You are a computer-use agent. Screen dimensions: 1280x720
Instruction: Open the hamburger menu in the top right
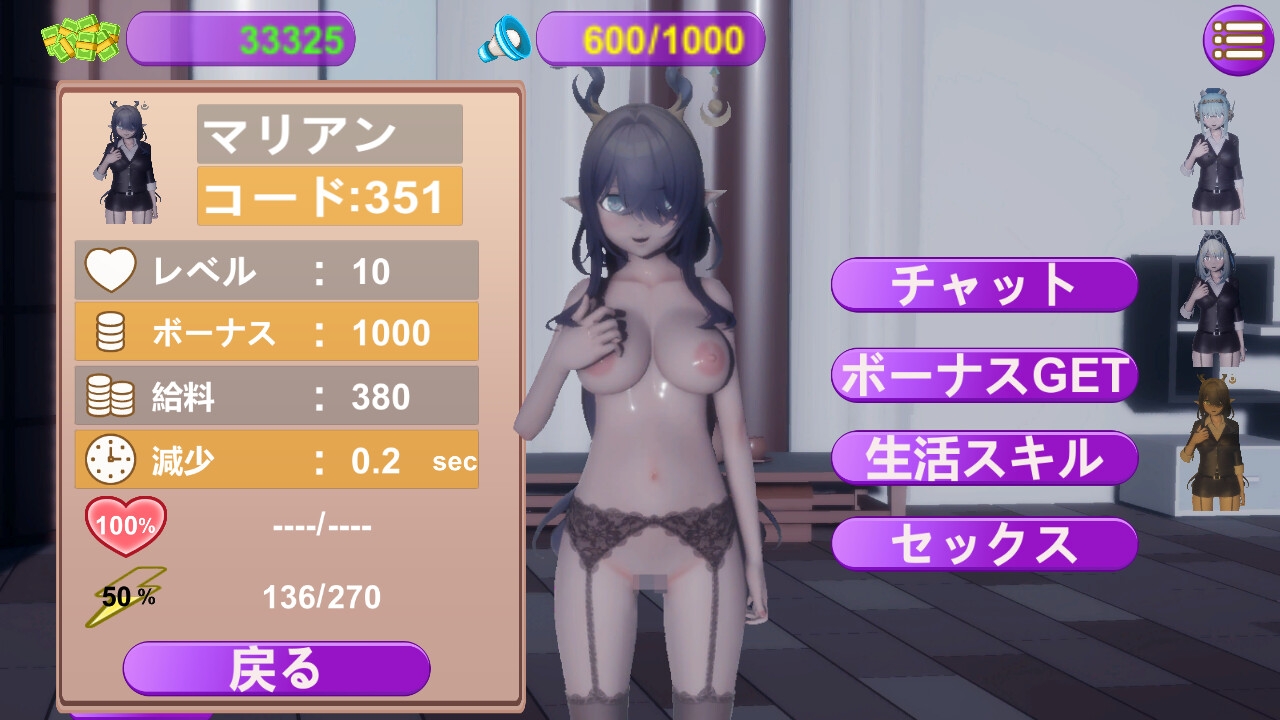pos(1238,40)
